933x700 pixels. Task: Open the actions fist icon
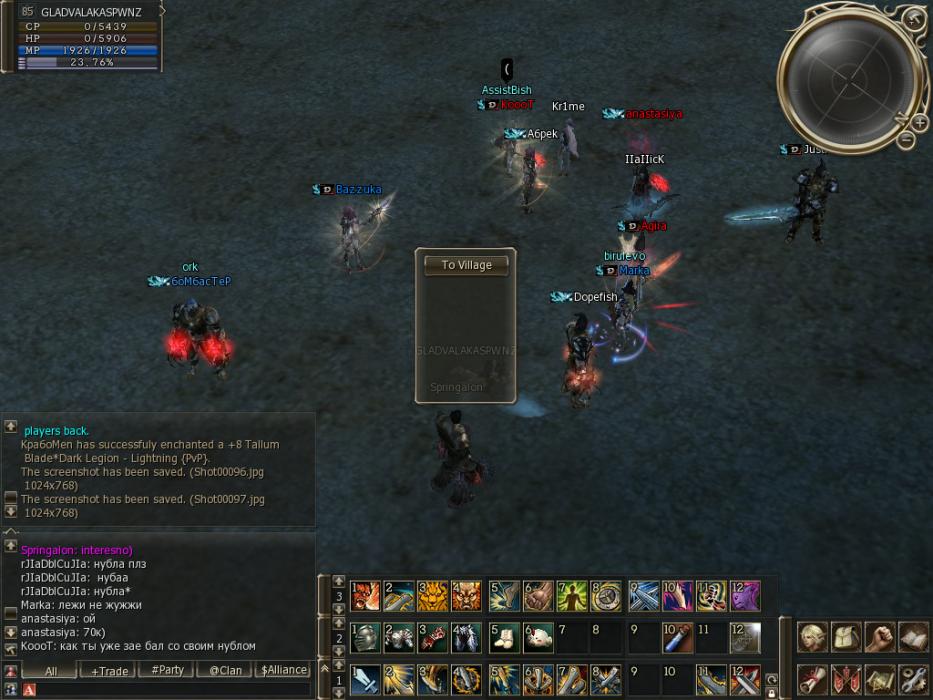coord(878,637)
